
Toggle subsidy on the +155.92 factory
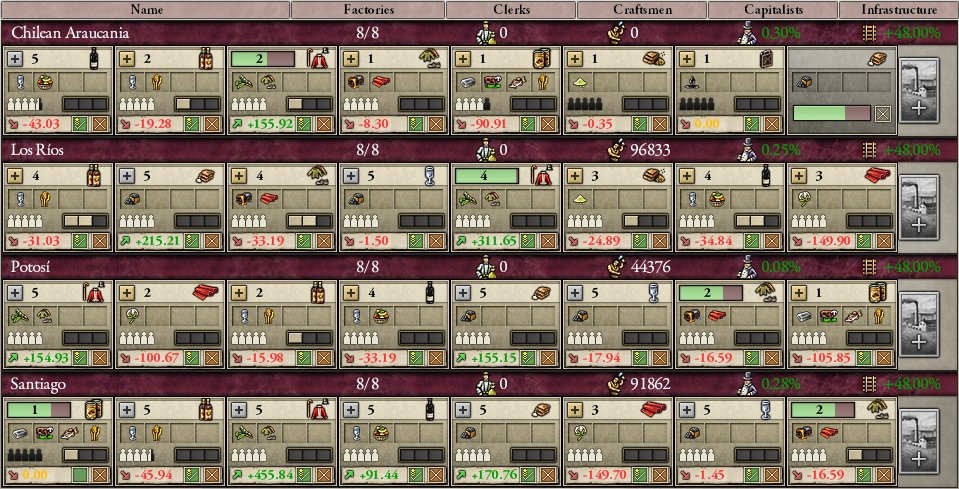(304, 124)
